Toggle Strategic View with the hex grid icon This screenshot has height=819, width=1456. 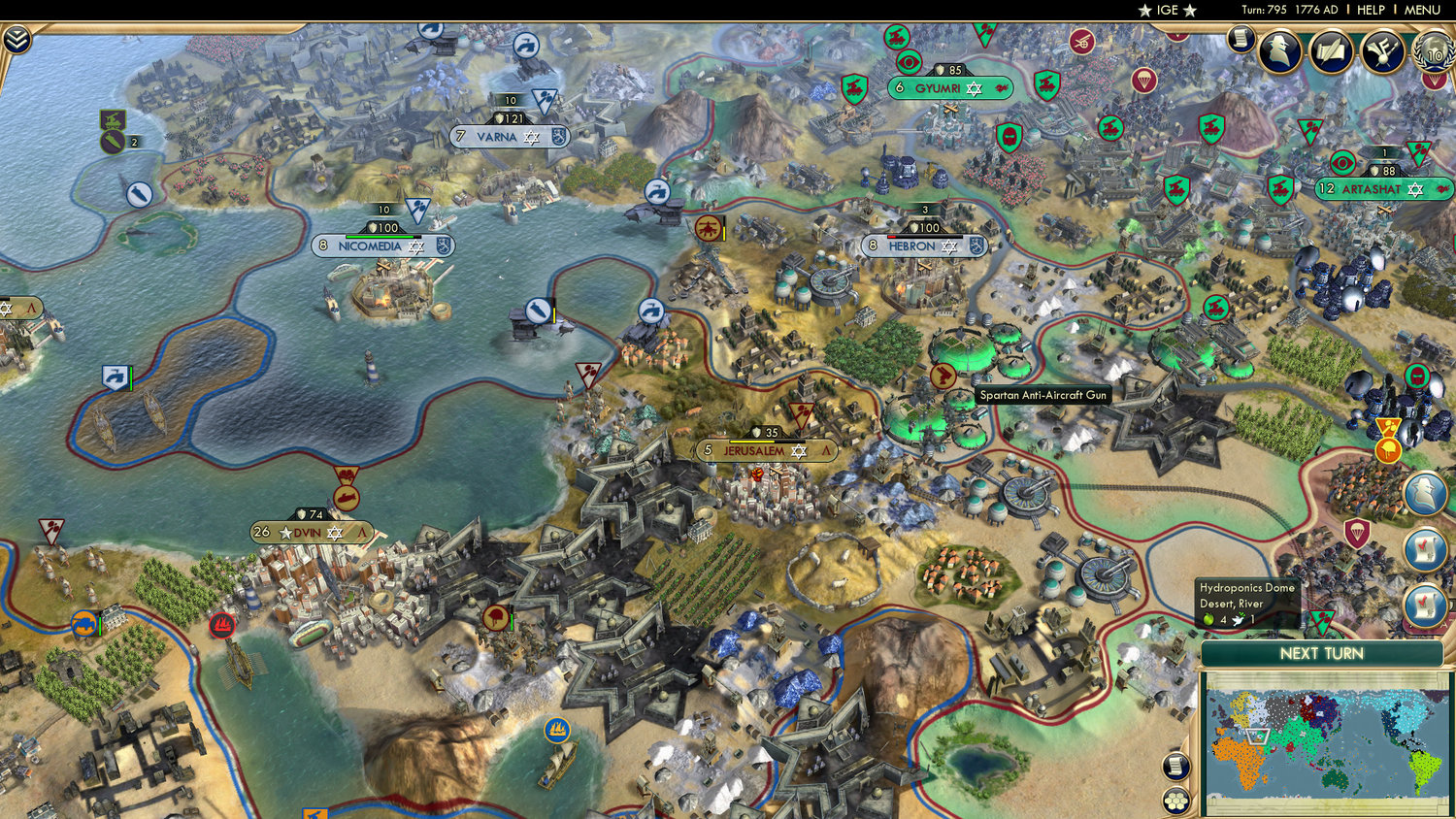click(x=1175, y=800)
